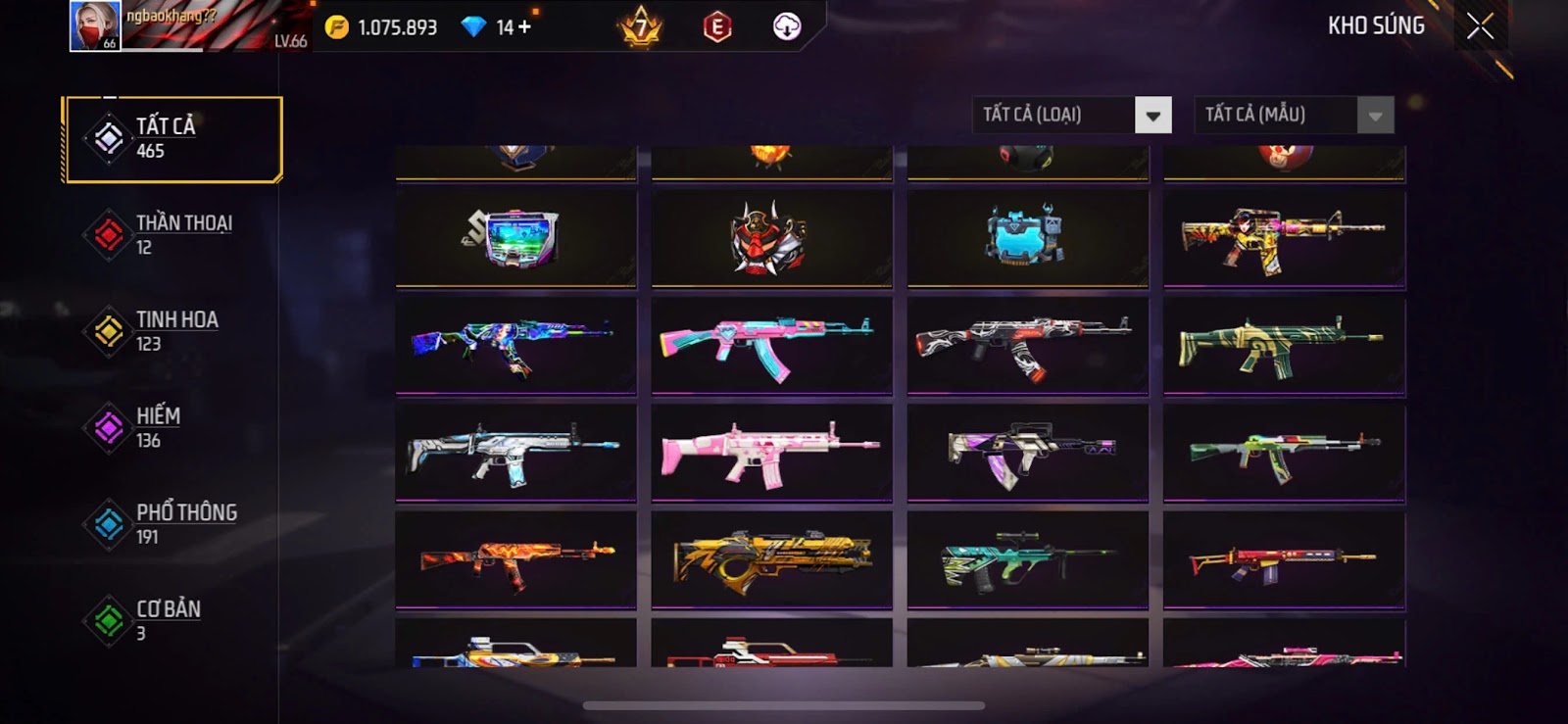Image resolution: width=1568 pixels, height=724 pixels.
Task: Select the Tất Cả category tab
Action: [172, 138]
